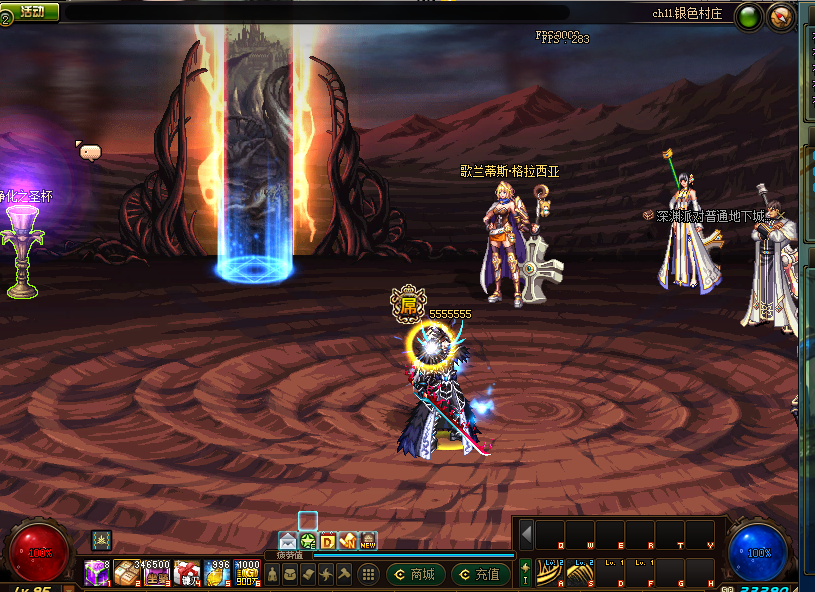Open the compass map button
Screen dimensions: 815x592
[780, 15]
